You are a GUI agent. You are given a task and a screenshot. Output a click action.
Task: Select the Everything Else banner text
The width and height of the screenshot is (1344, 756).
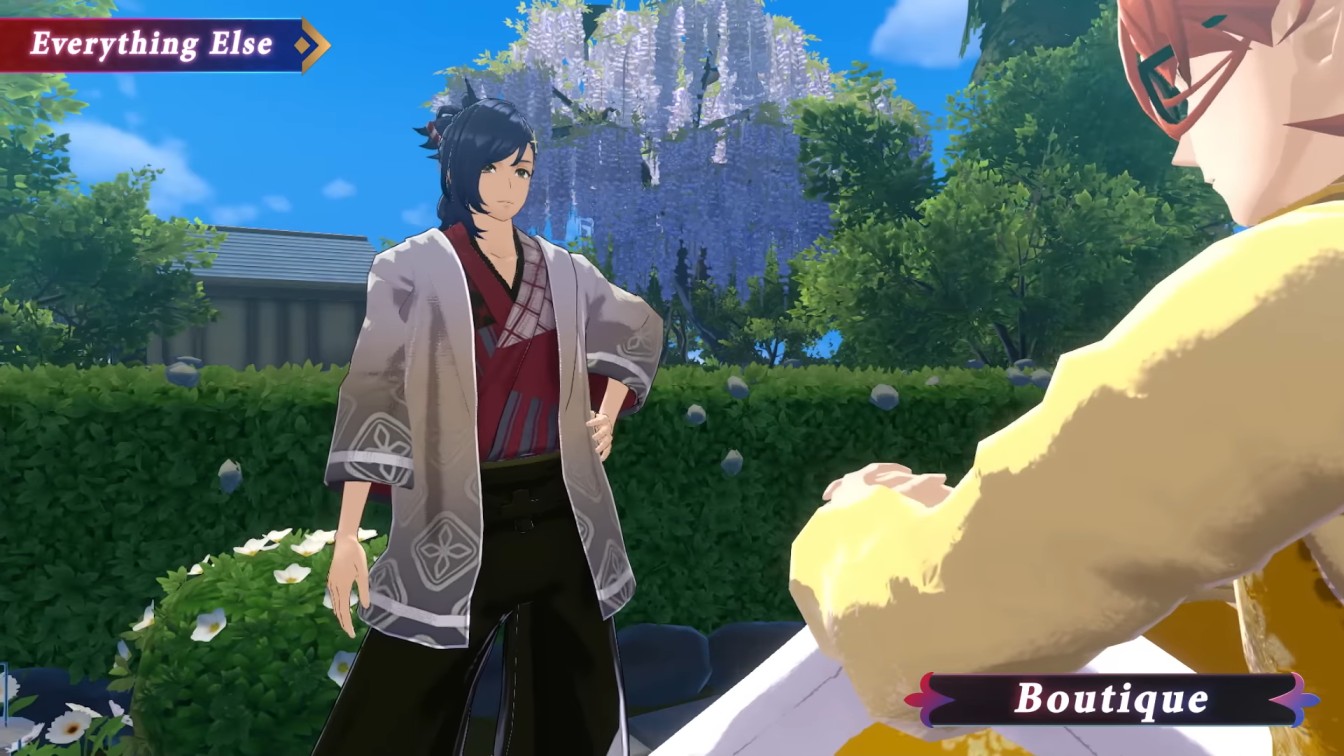[x=150, y=42]
